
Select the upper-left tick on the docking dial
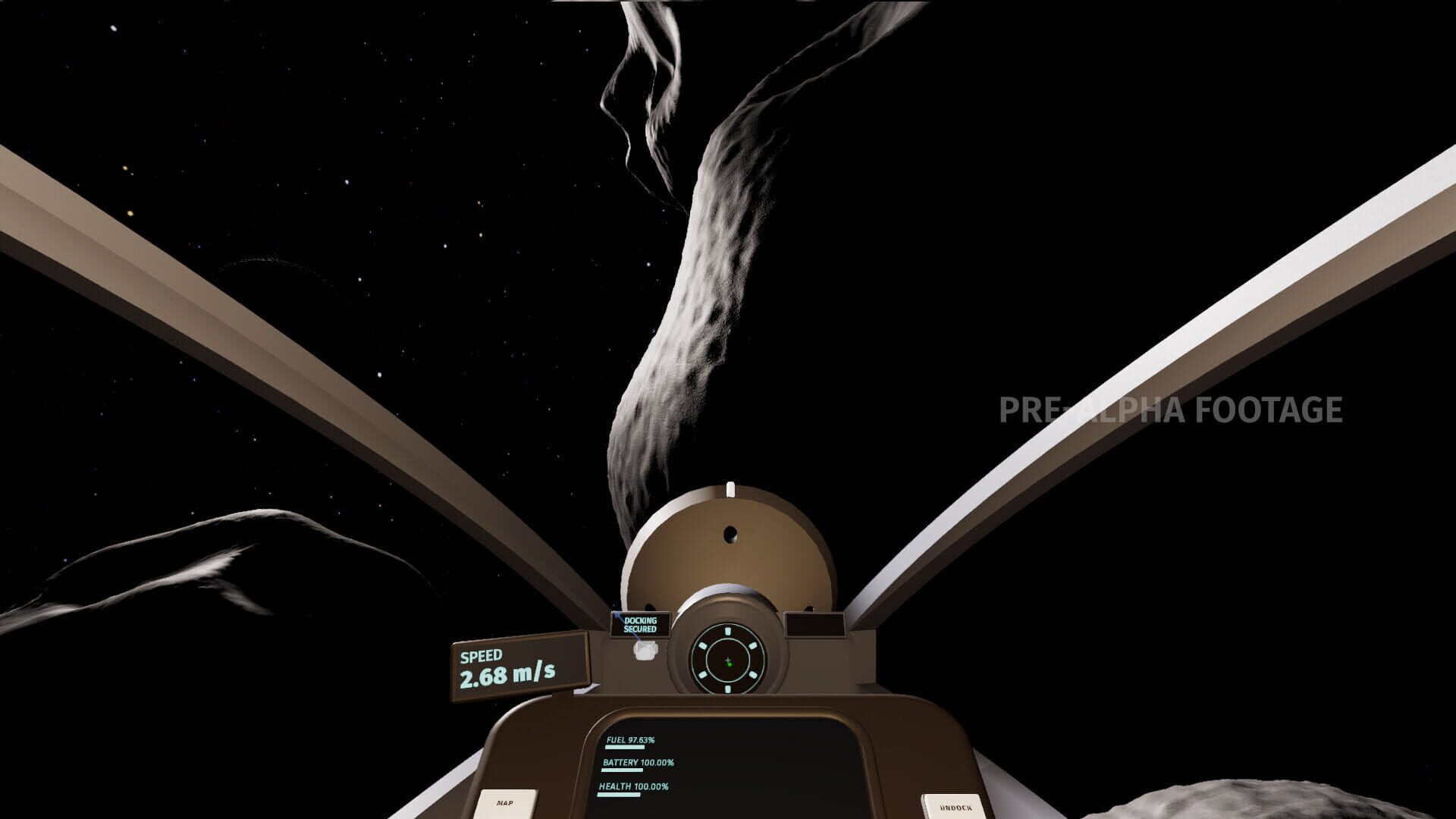click(x=701, y=645)
